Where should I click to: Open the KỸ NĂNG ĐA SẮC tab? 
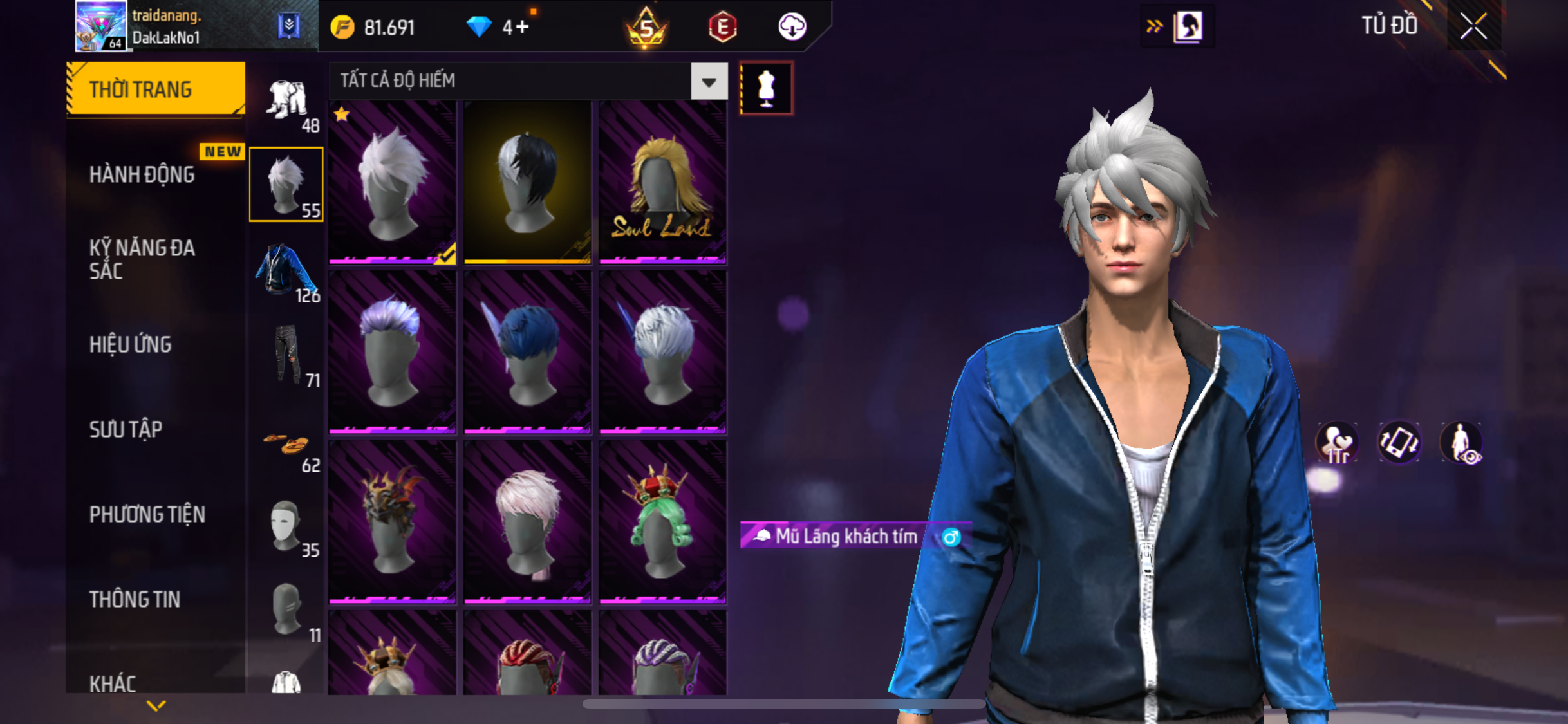142,259
